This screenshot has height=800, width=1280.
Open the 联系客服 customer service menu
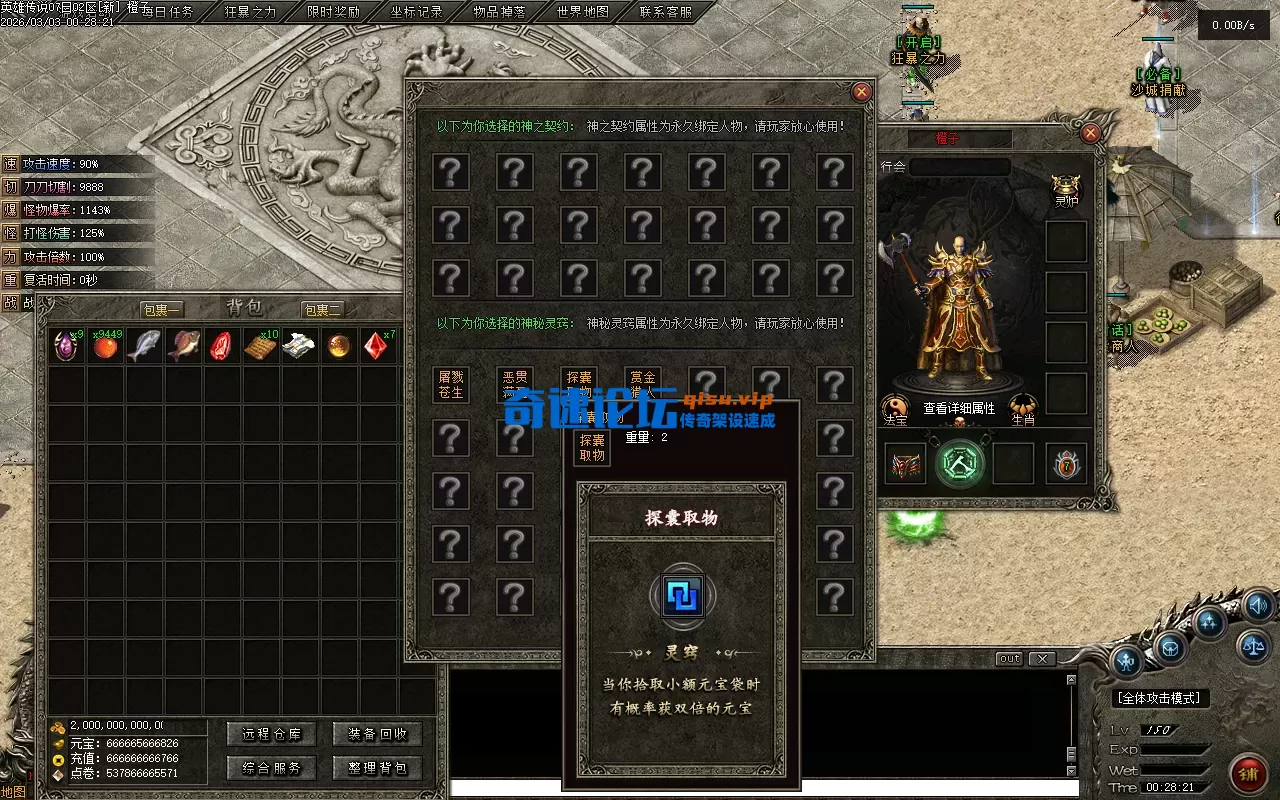click(x=665, y=12)
